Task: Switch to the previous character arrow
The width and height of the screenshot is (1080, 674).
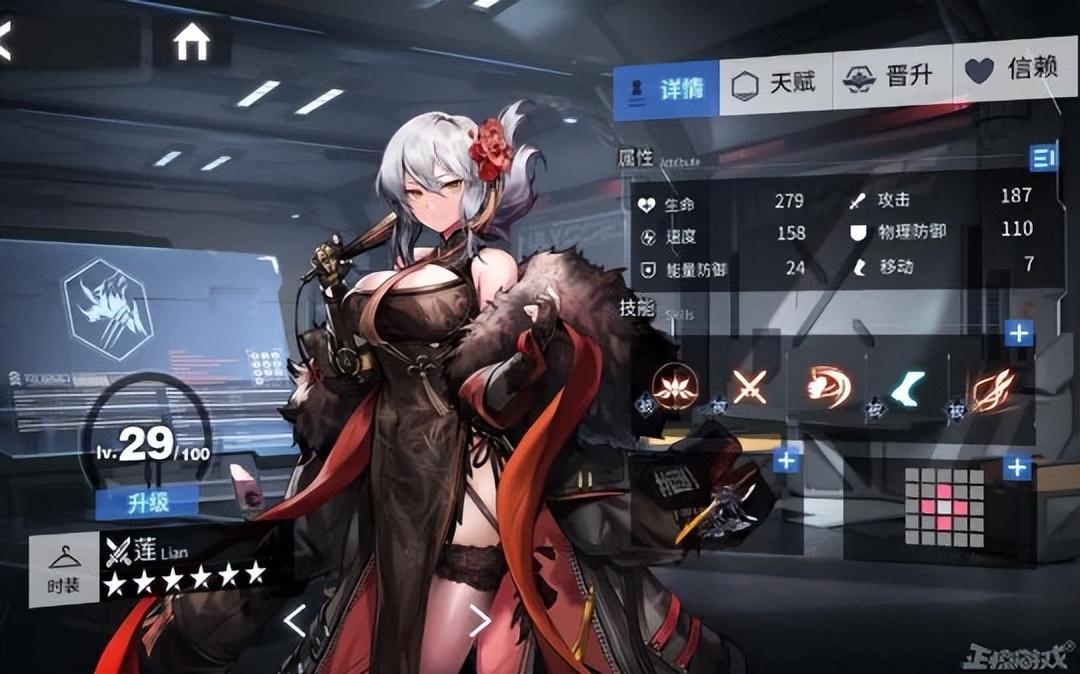Action: pos(294,621)
